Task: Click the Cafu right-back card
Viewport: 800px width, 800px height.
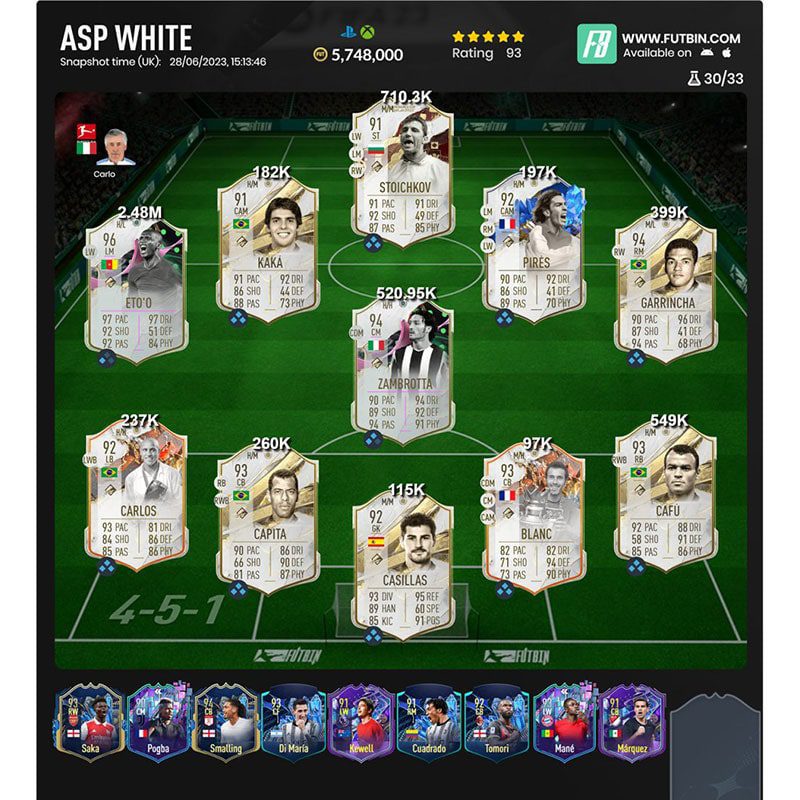Action: pyautogui.click(x=665, y=495)
